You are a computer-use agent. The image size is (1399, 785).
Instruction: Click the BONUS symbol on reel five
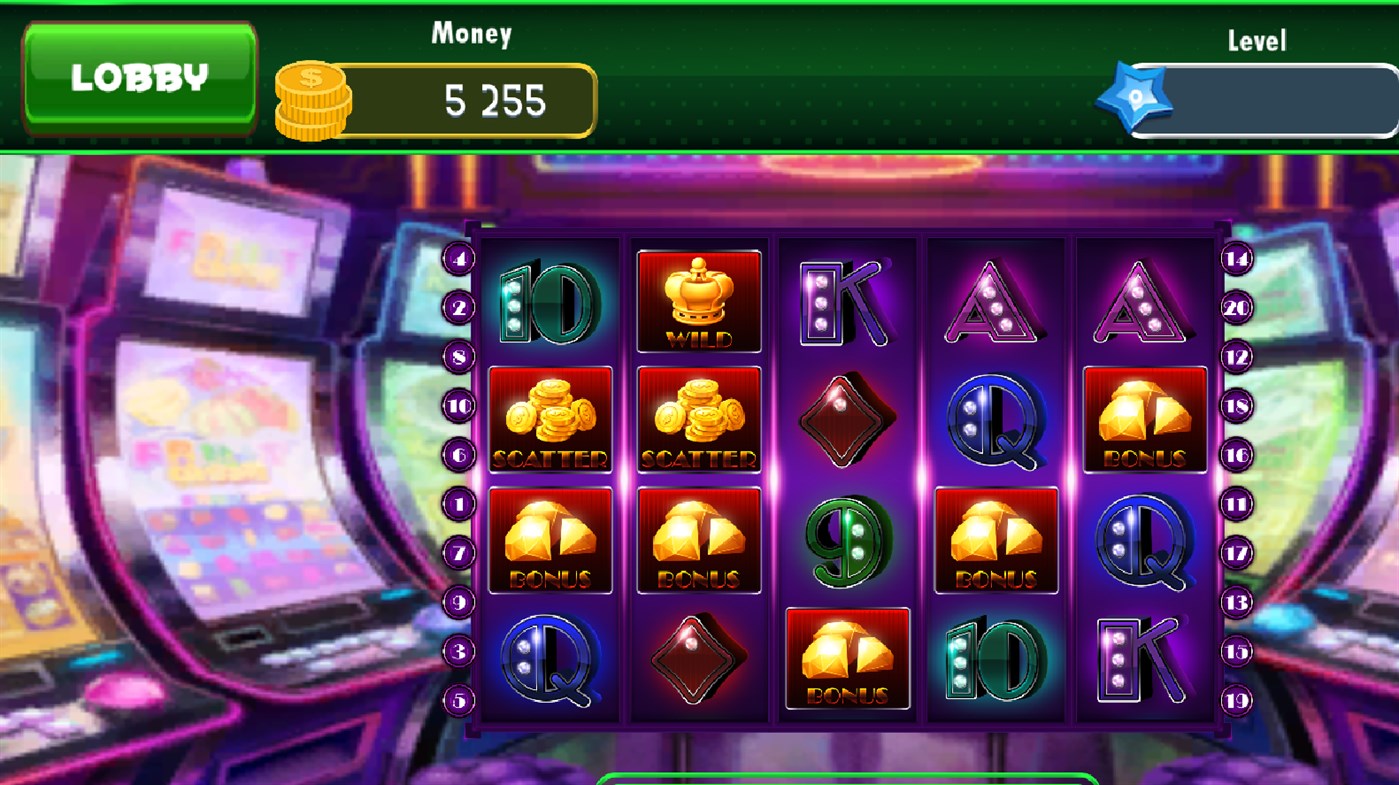tap(1144, 419)
